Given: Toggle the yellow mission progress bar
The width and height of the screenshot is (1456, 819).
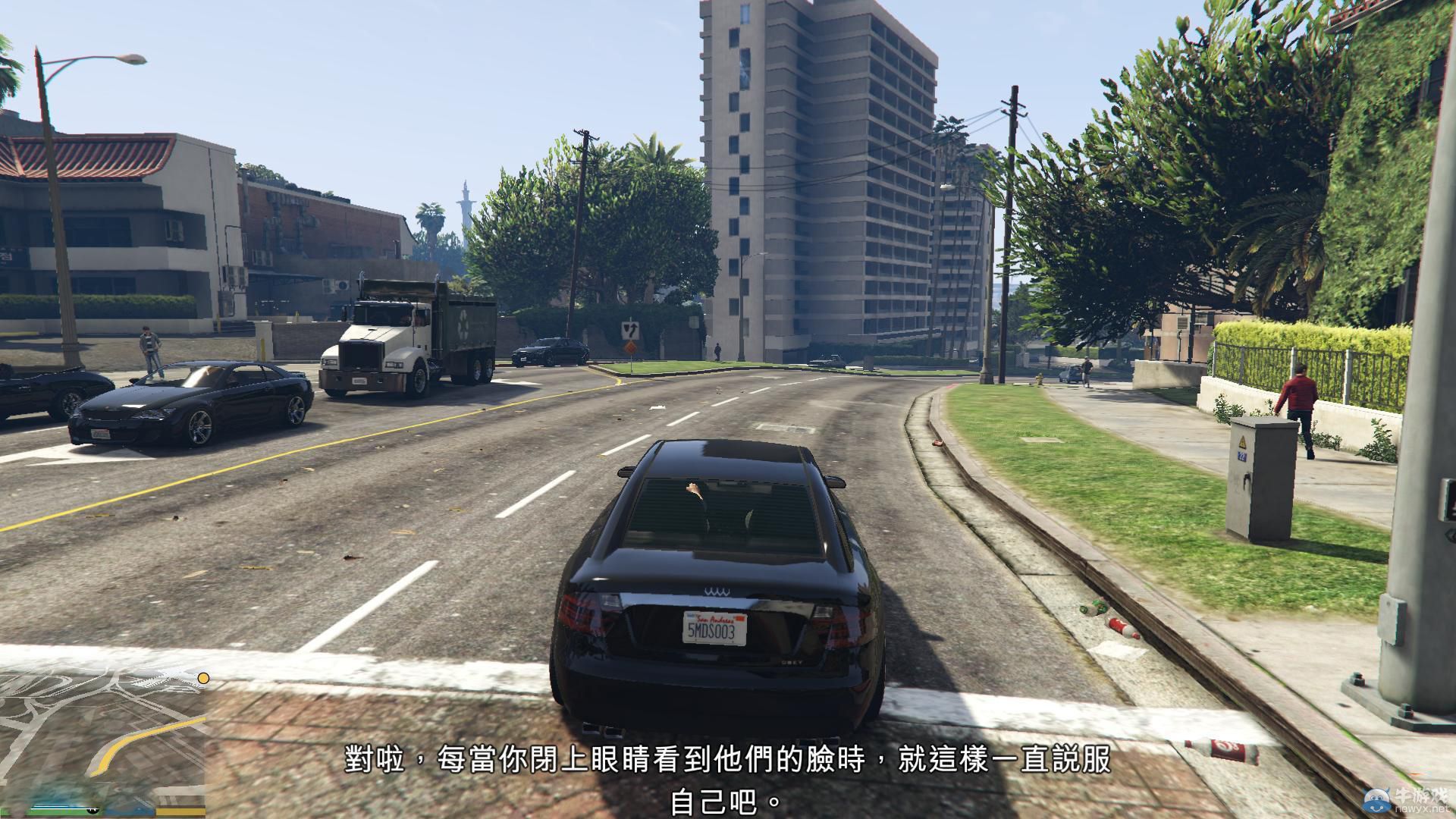Looking at the screenshot, I should [x=180, y=812].
